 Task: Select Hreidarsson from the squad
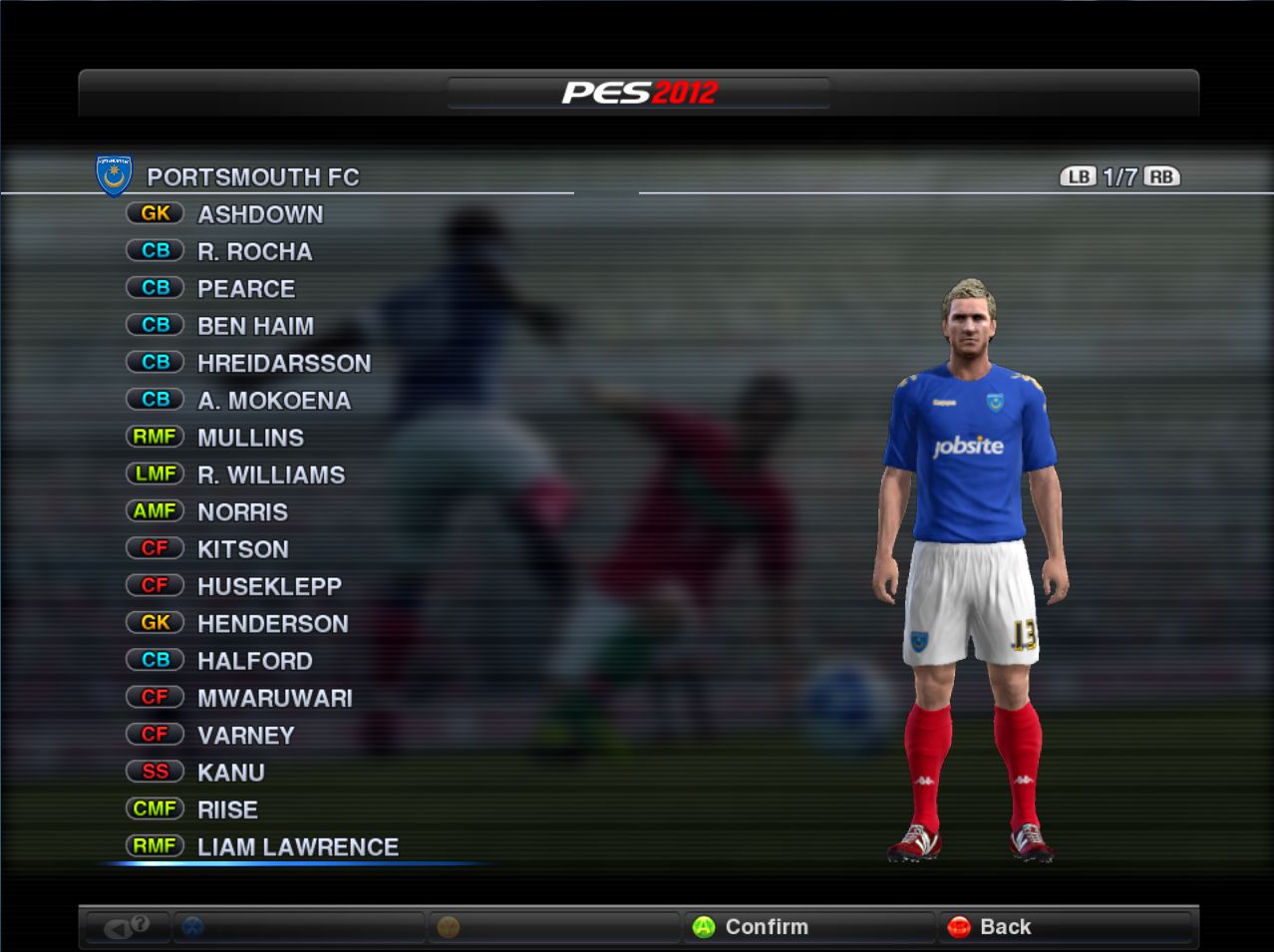click(284, 363)
